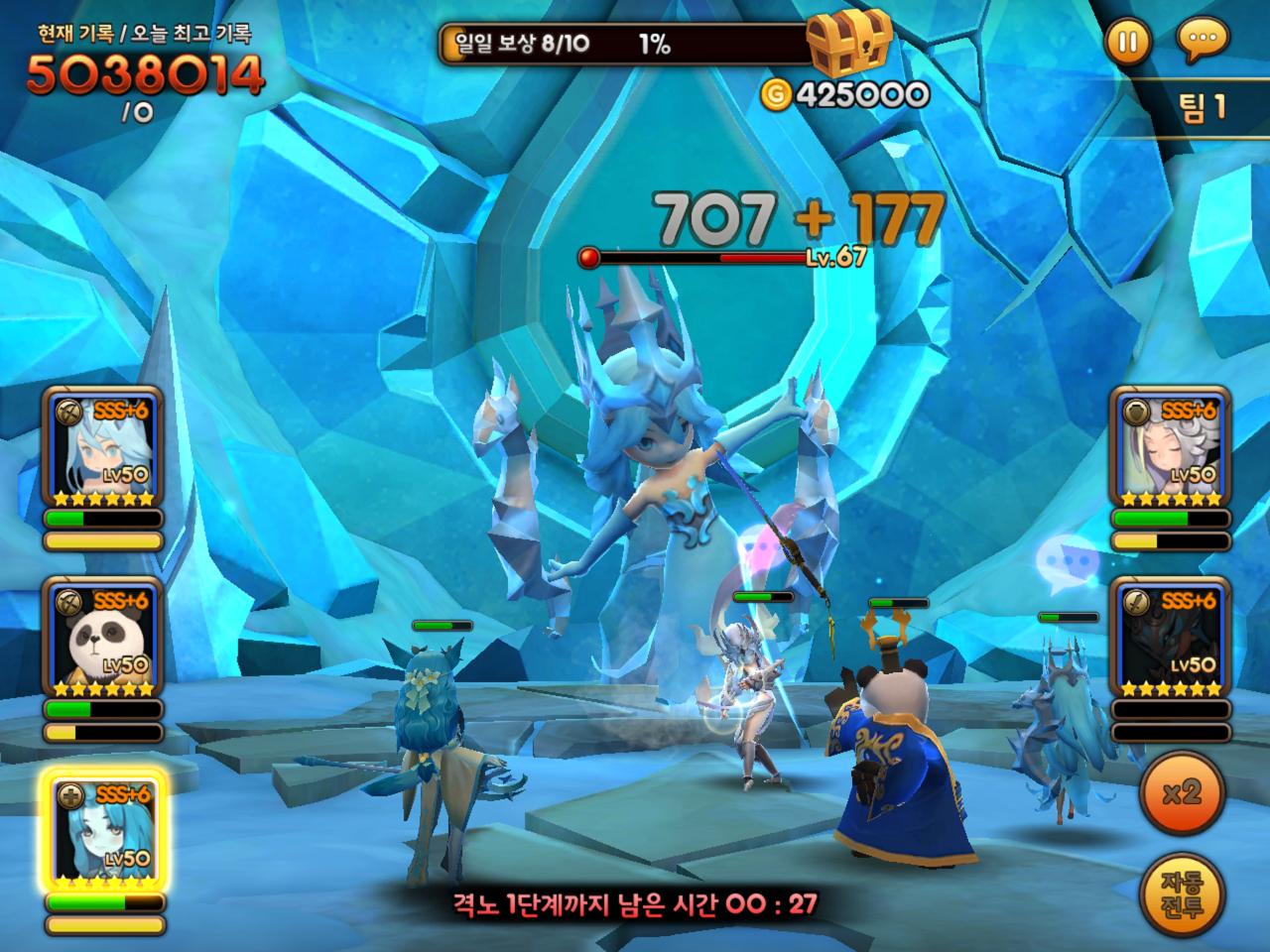Select the highlighted blue-haired healer portrait
The width and height of the screenshot is (1270, 952).
click(103, 831)
